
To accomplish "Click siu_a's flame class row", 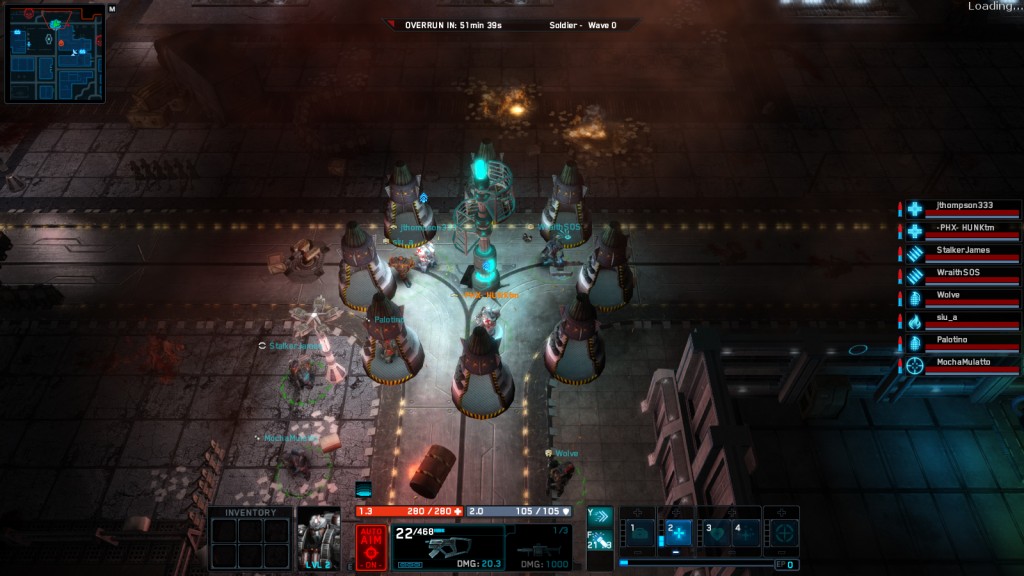I will [963, 320].
